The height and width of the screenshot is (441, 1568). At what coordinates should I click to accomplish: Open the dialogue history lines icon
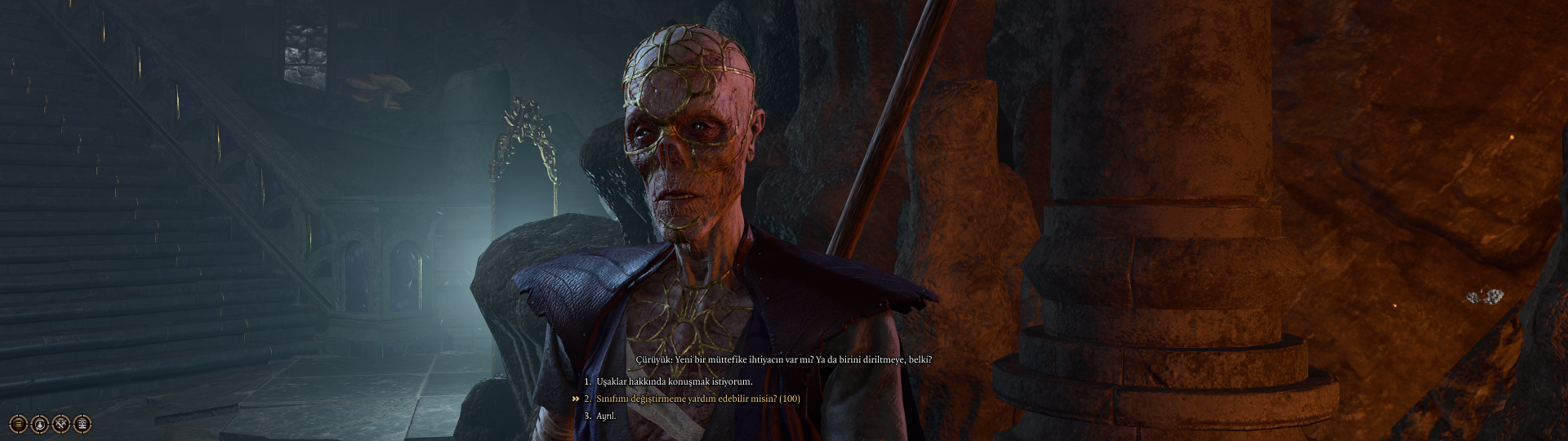[18, 424]
